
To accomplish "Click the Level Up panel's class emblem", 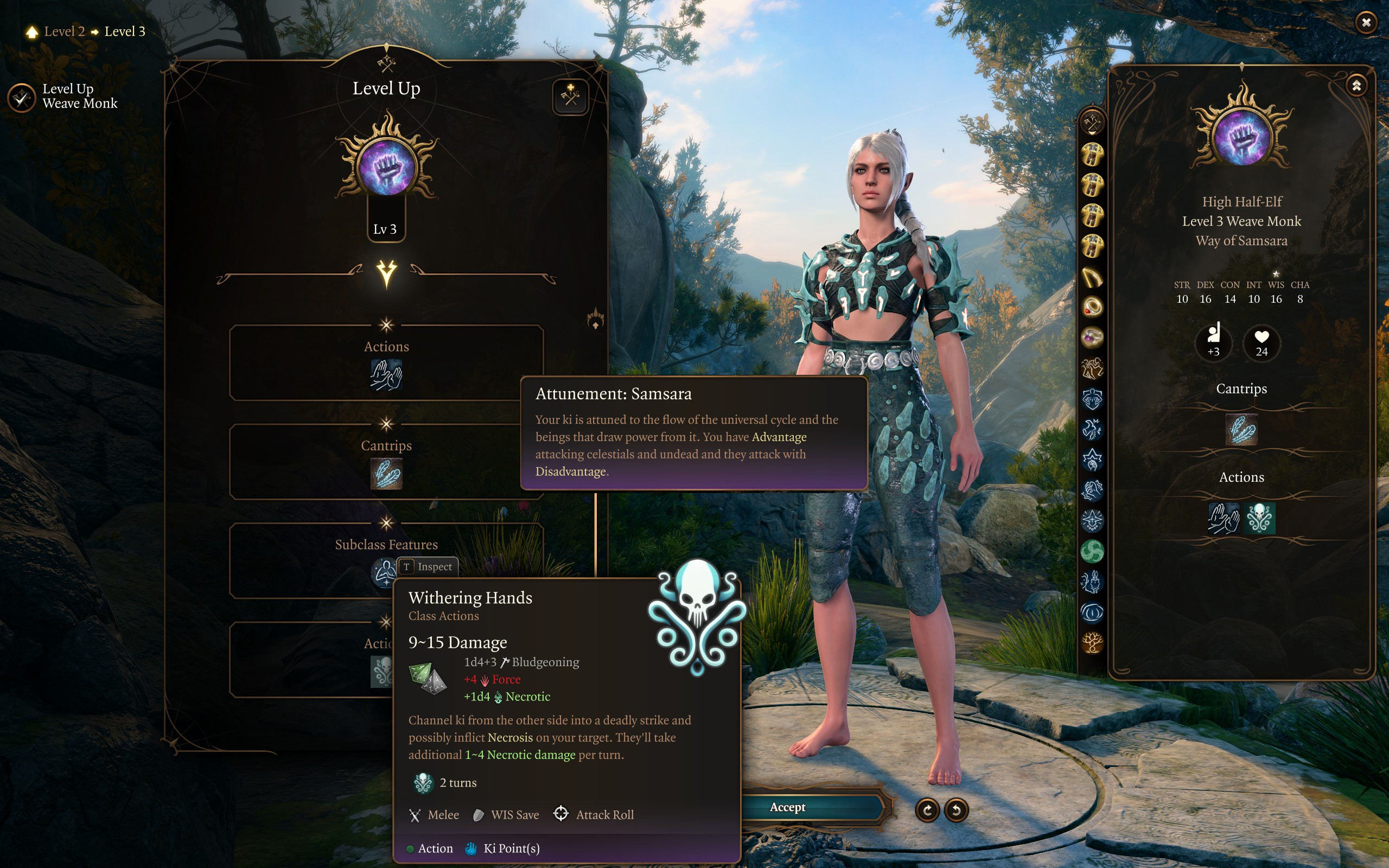I will [x=387, y=166].
